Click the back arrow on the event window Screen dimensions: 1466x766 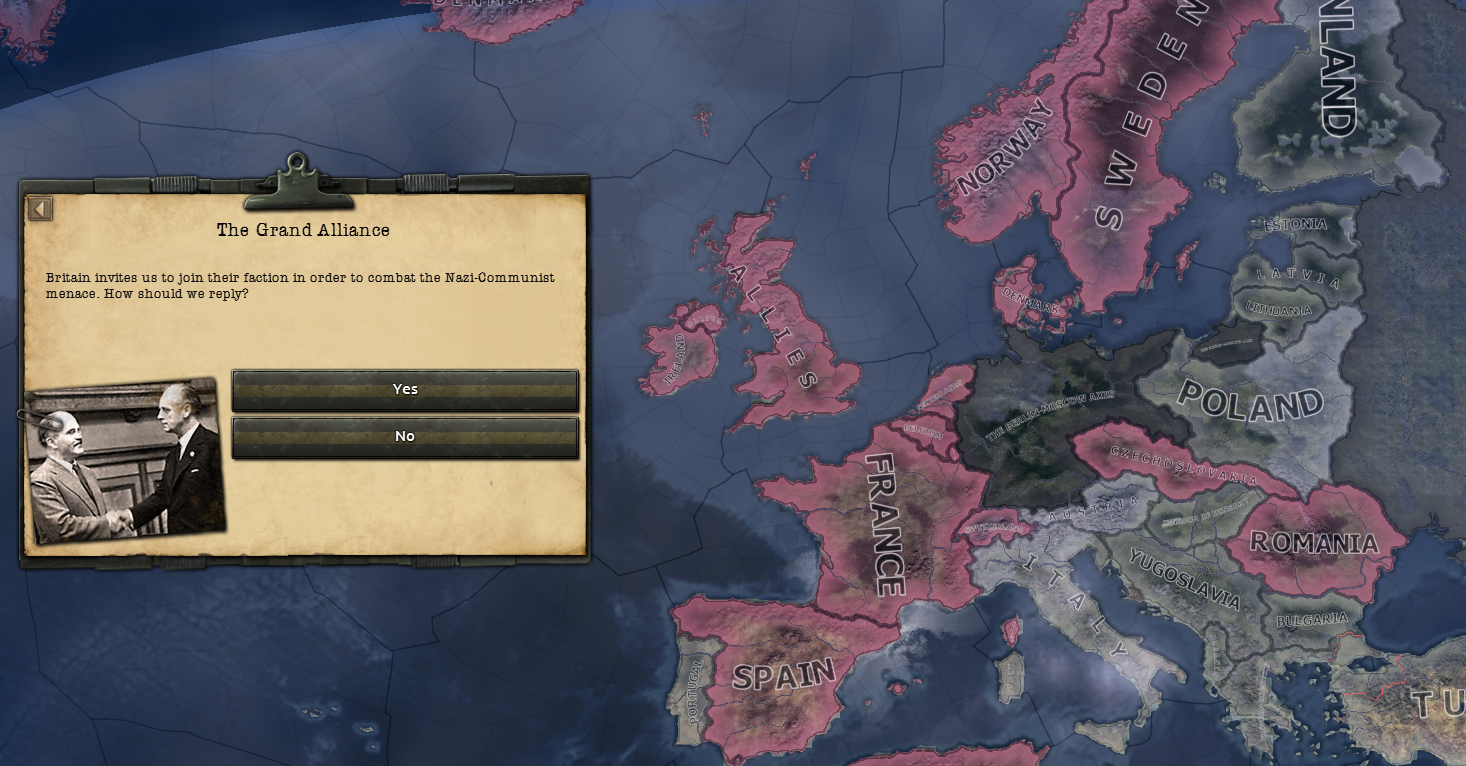tap(39, 207)
